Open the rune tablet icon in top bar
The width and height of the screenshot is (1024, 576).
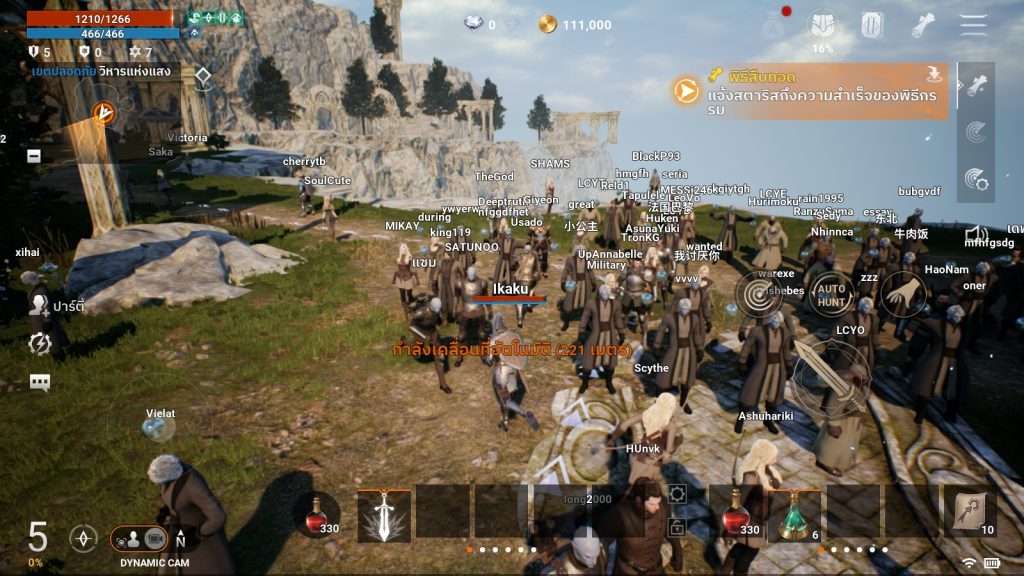point(872,26)
